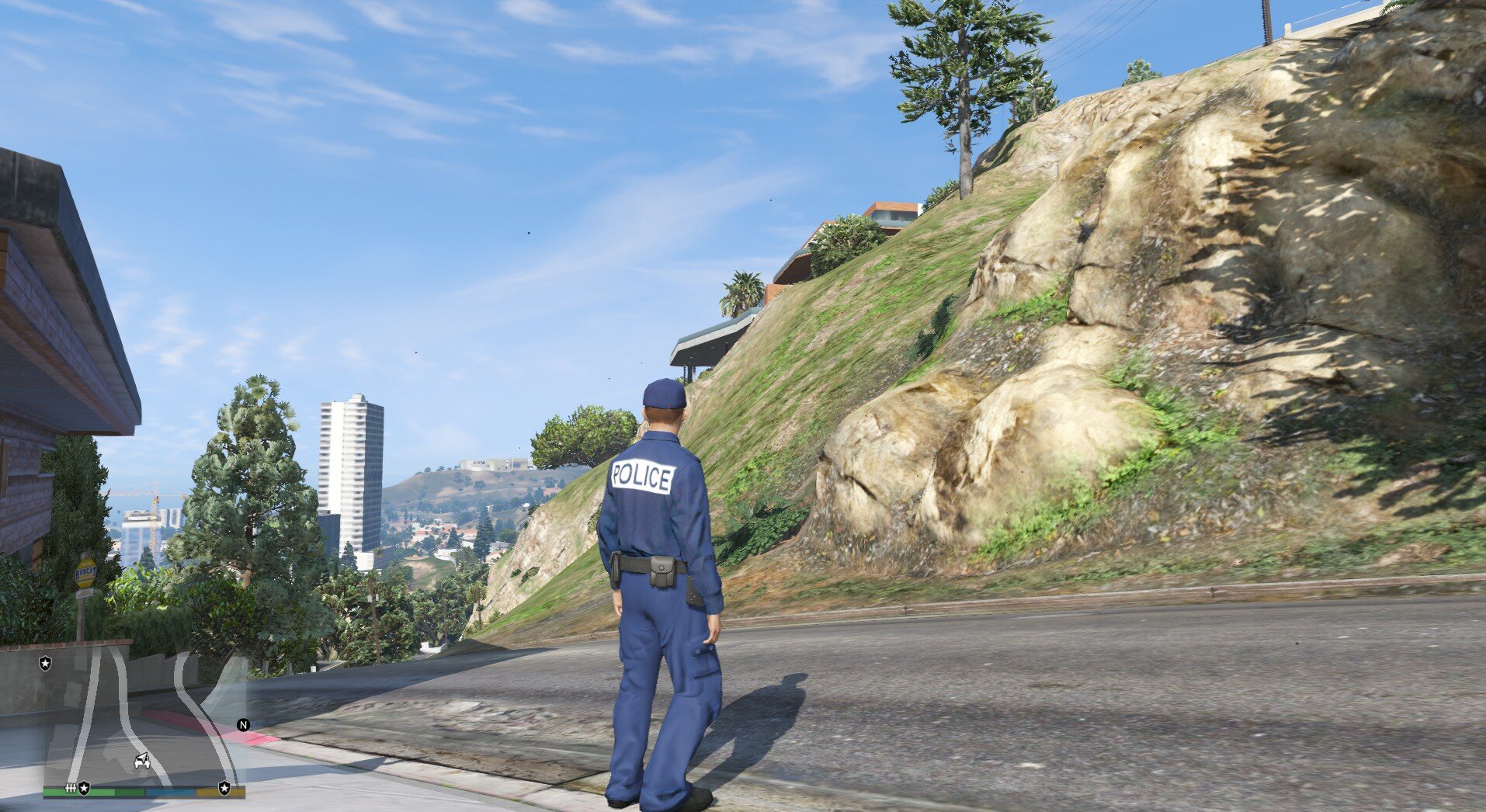
Task: Select the police badge blip above the minimap
Action: 46,663
